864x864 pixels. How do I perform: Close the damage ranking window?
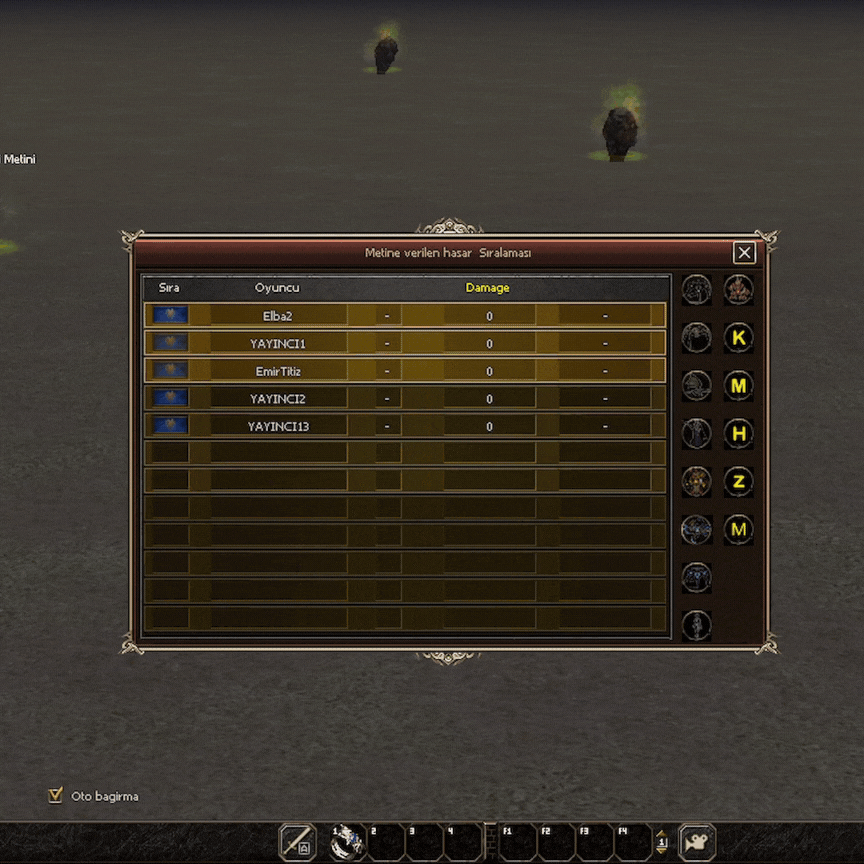point(744,253)
